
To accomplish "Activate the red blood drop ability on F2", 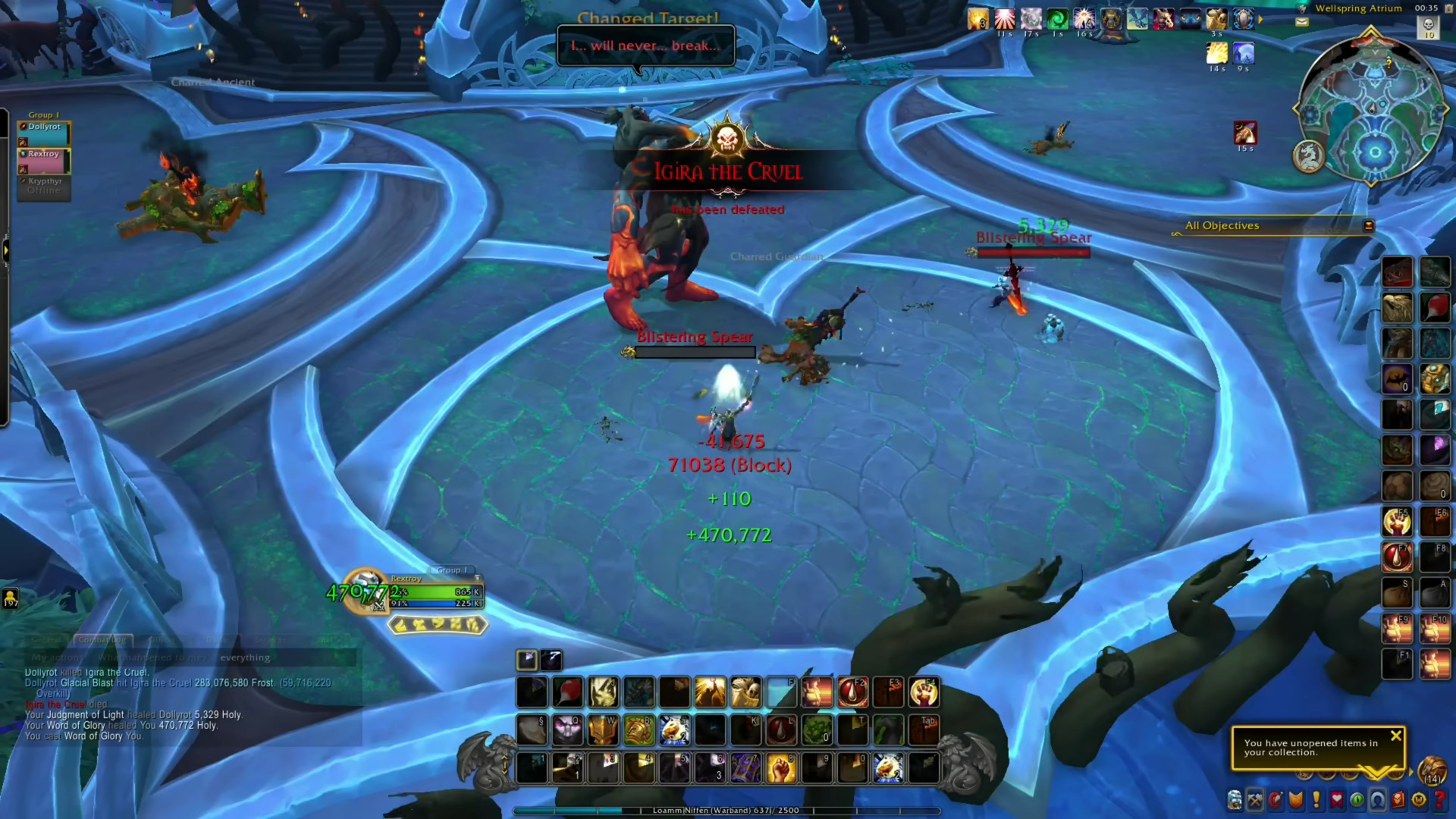I will pos(852,692).
